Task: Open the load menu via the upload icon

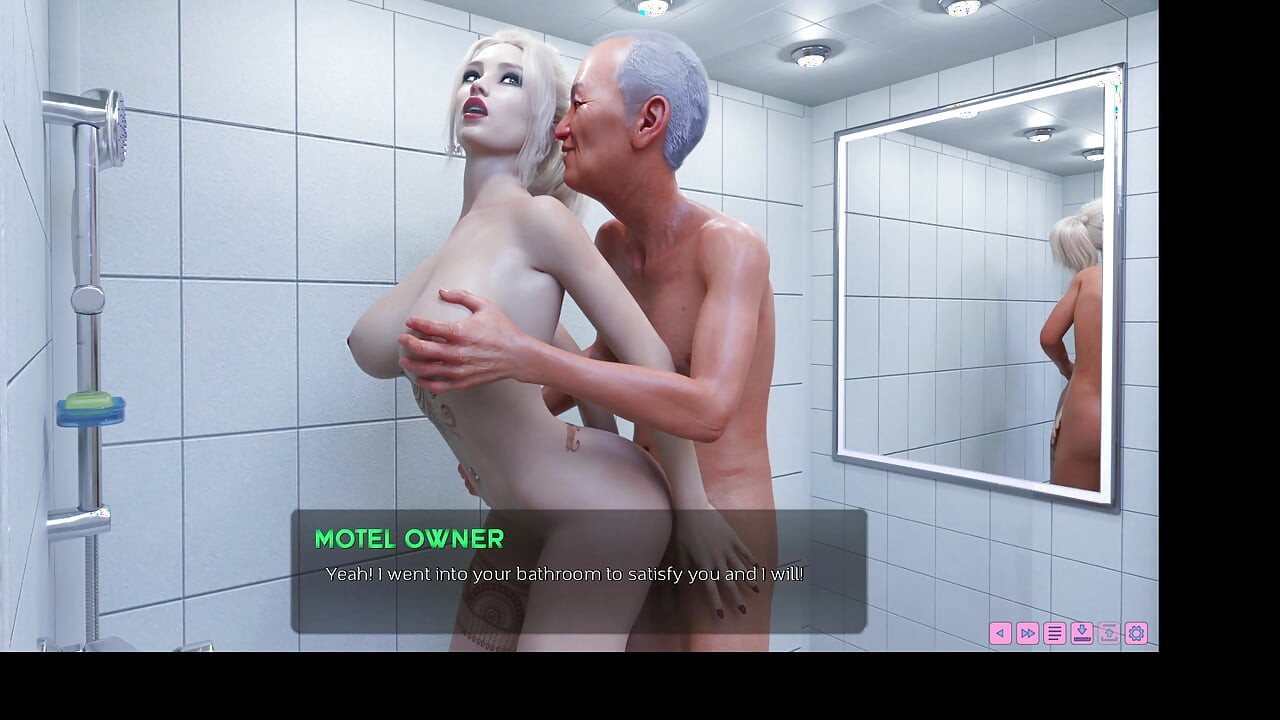Action: tap(1107, 633)
